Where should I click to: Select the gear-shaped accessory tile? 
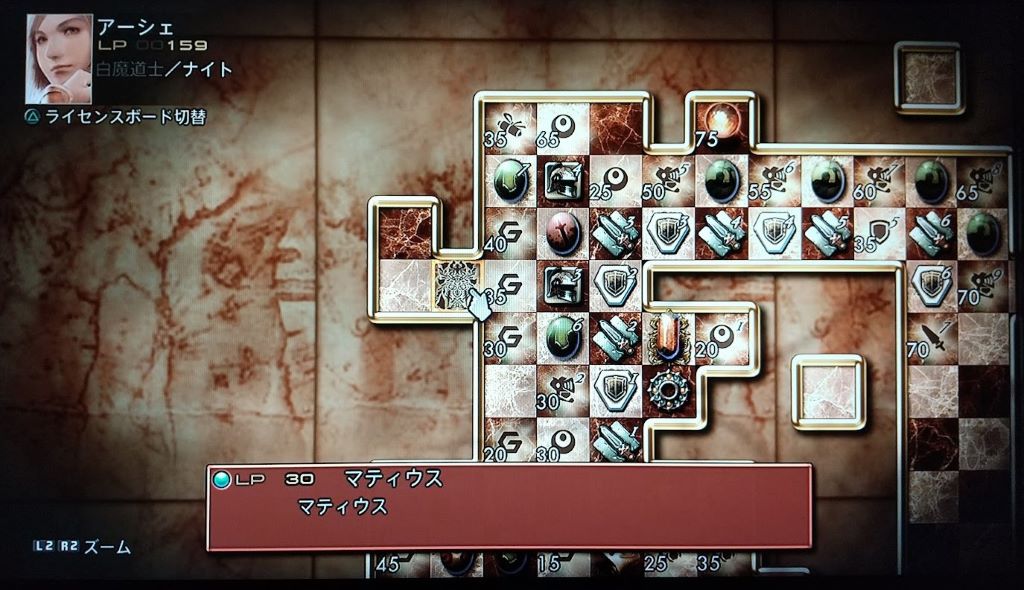tap(667, 389)
